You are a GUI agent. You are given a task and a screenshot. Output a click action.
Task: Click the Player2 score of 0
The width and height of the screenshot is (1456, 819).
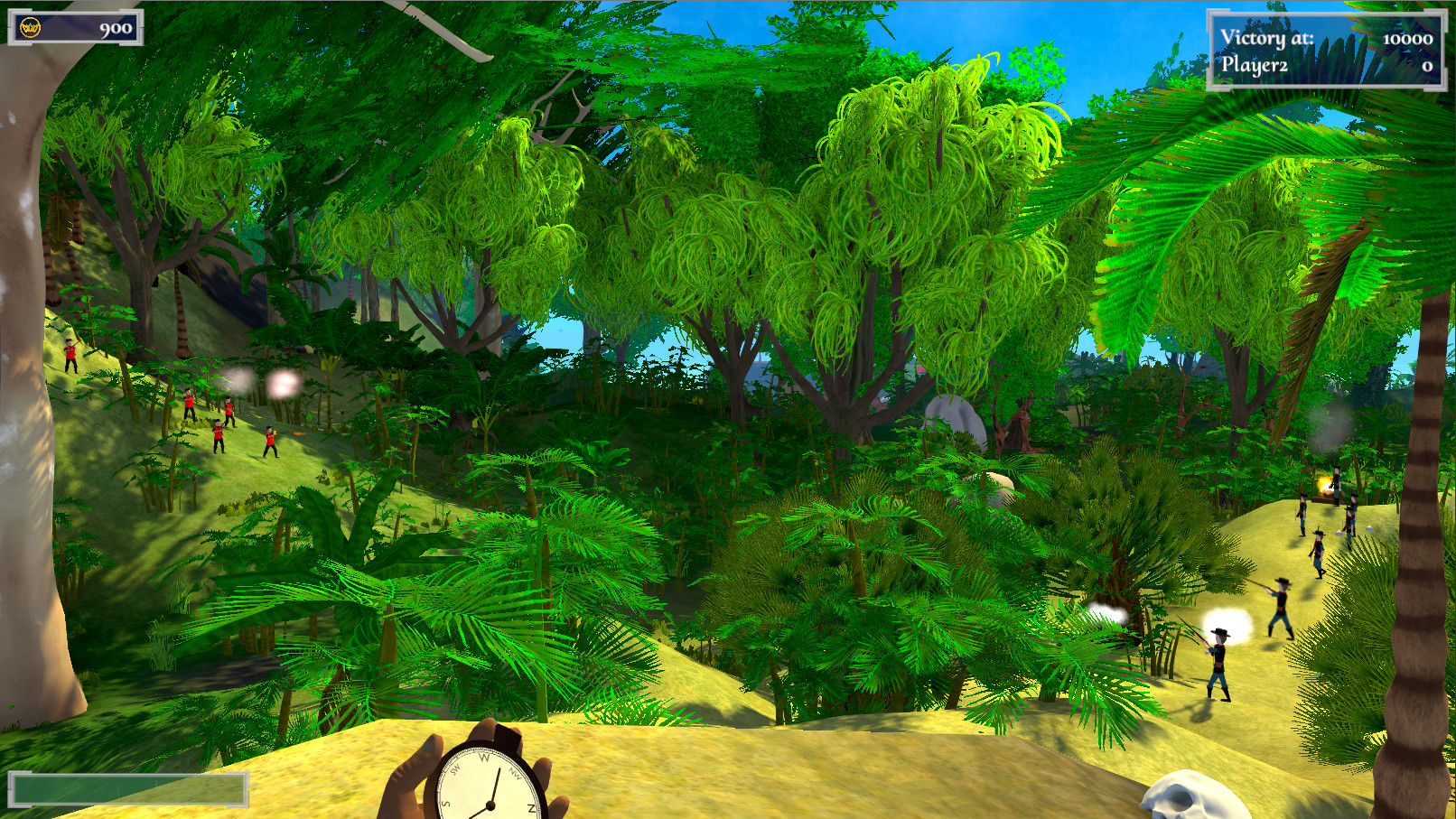(1427, 65)
